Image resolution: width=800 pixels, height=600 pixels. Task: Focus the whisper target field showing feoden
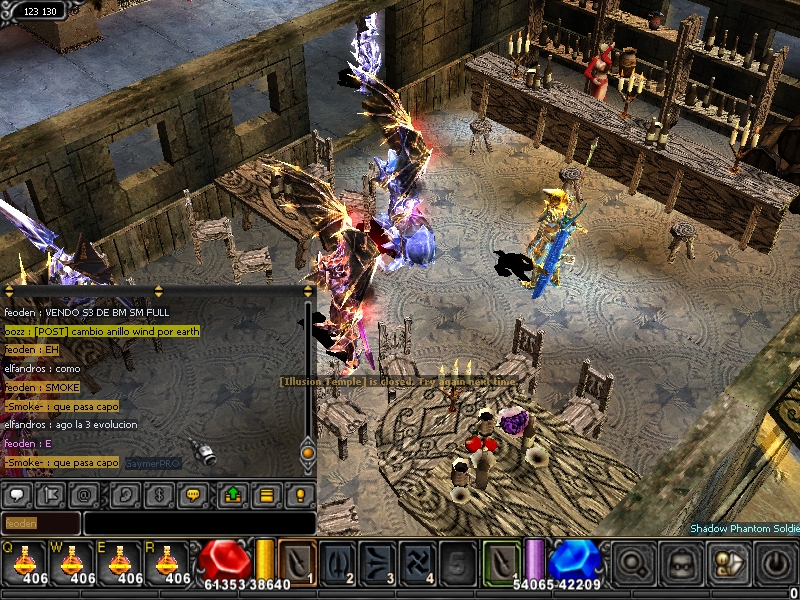click(x=41, y=523)
